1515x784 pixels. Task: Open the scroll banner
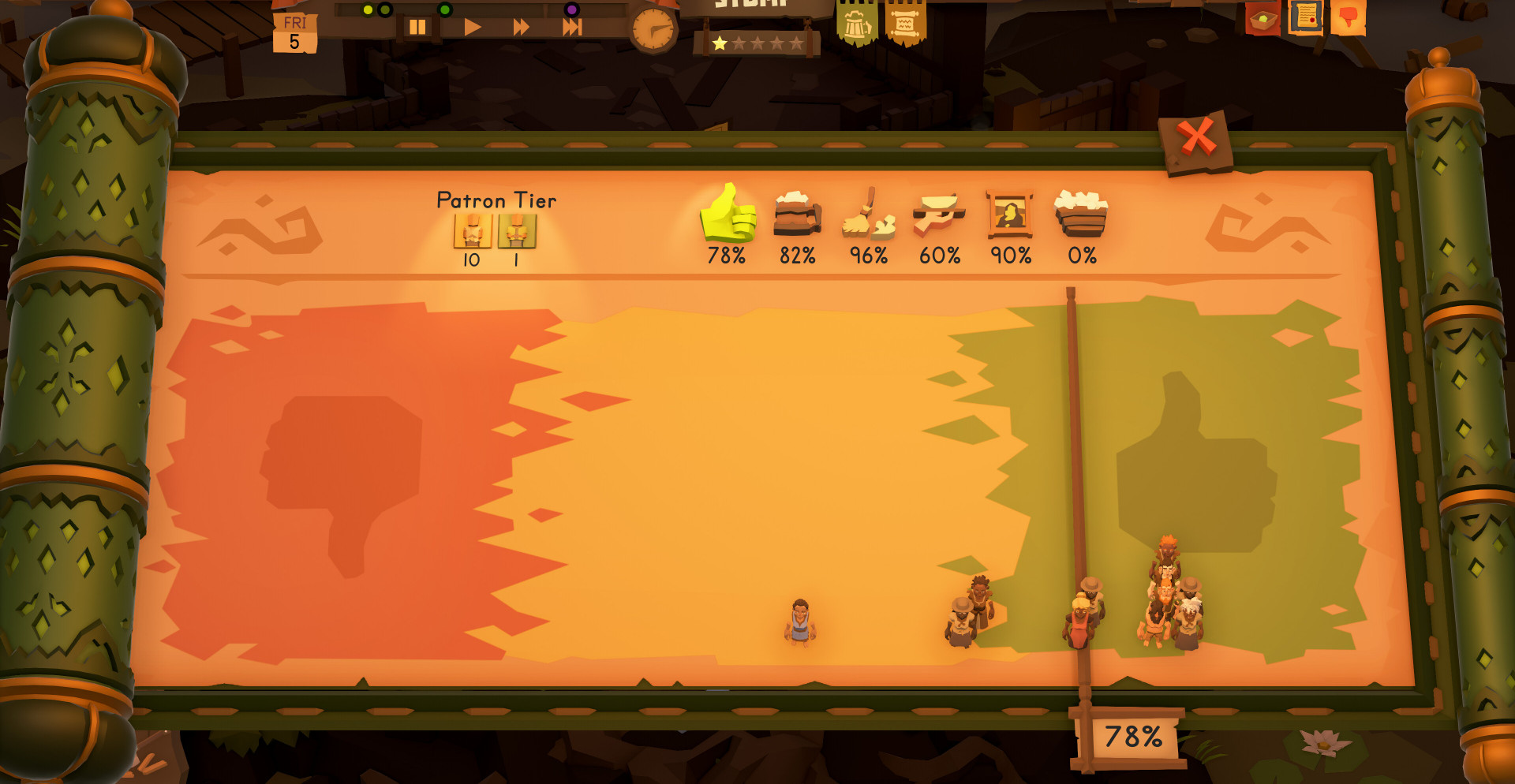[905, 25]
